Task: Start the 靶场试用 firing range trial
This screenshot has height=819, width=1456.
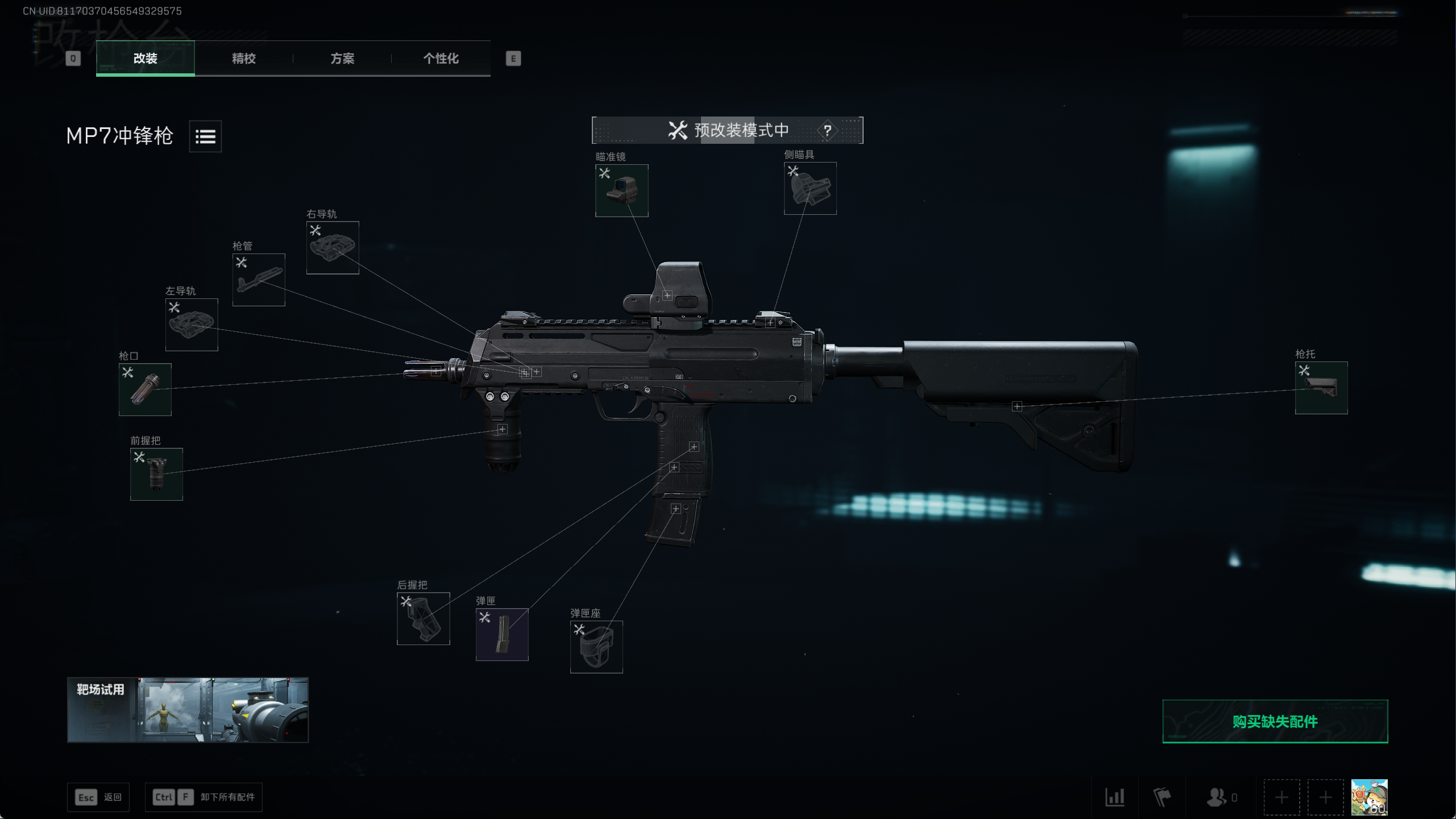Action: [x=188, y=710]
